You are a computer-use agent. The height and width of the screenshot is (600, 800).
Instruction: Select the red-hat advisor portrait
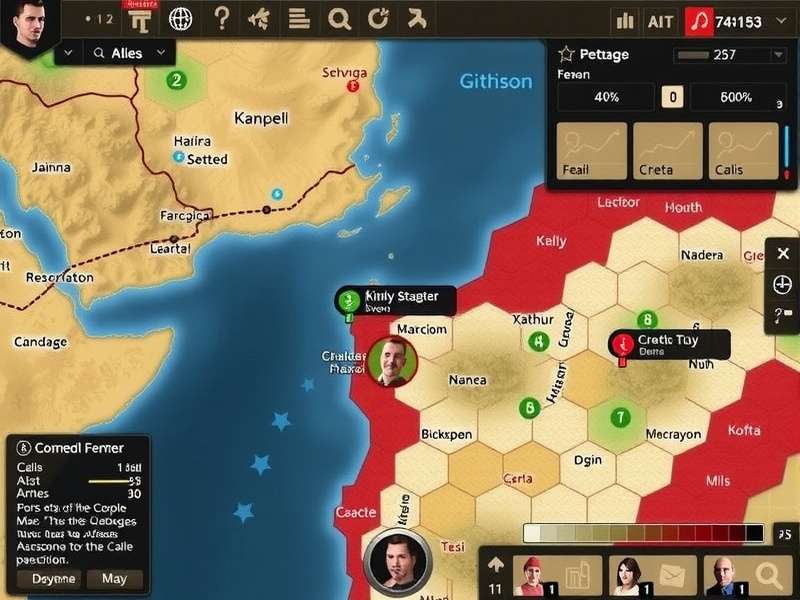532,576
